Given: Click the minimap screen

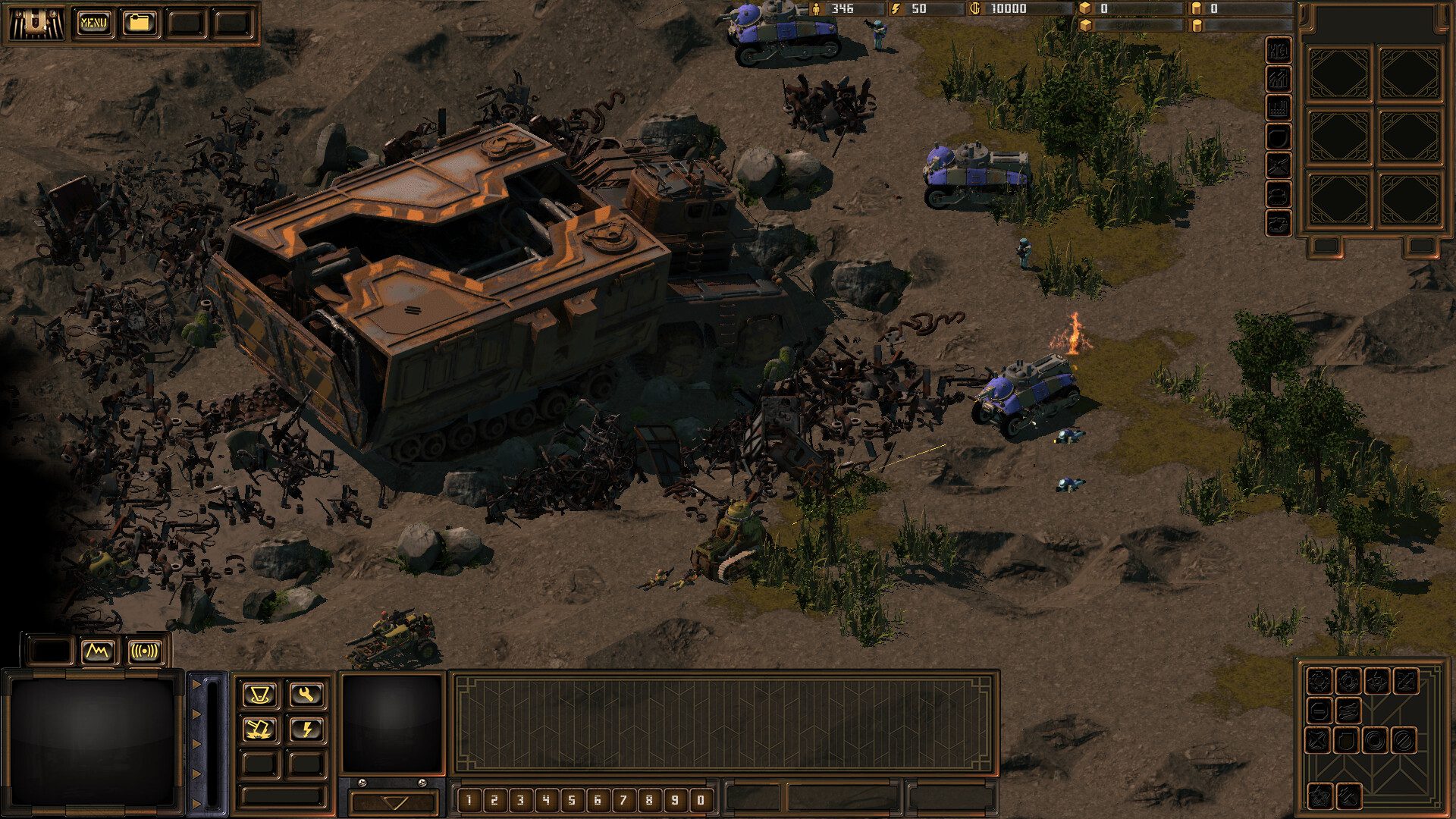Looking at the screenshot, I should [93, 741].
